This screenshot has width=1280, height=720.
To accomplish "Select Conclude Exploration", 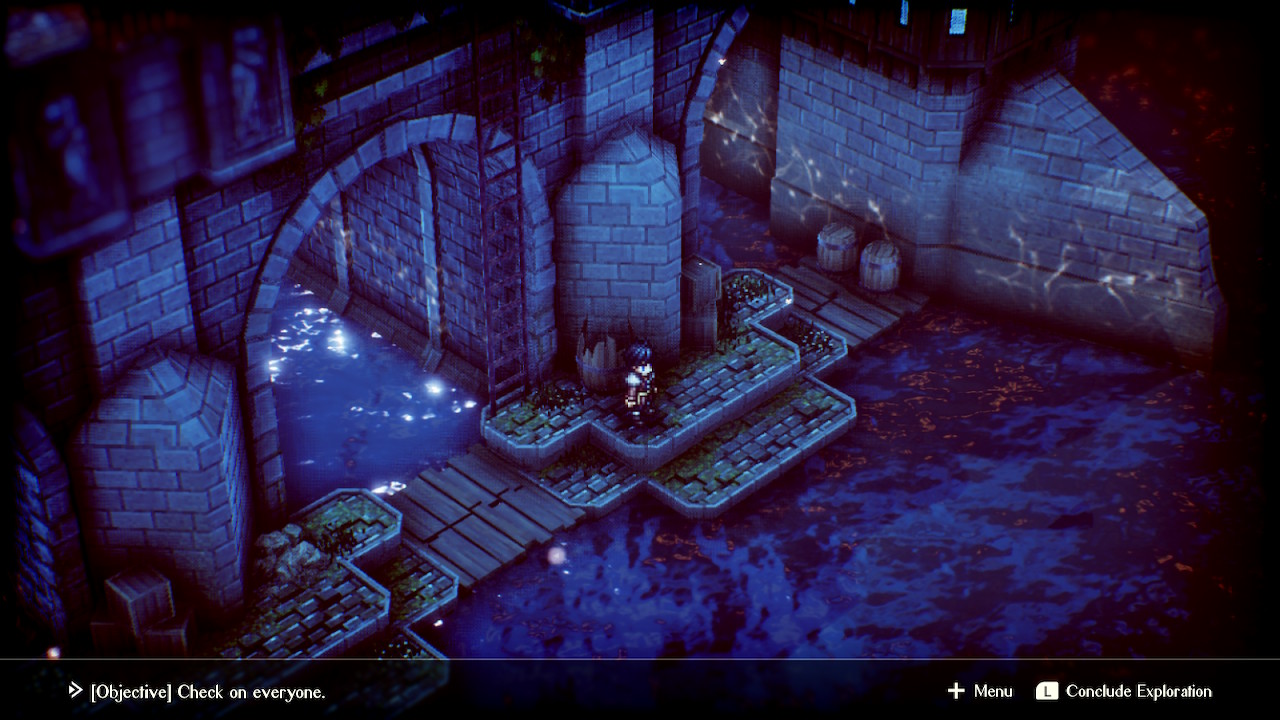I will [1124, 691].
